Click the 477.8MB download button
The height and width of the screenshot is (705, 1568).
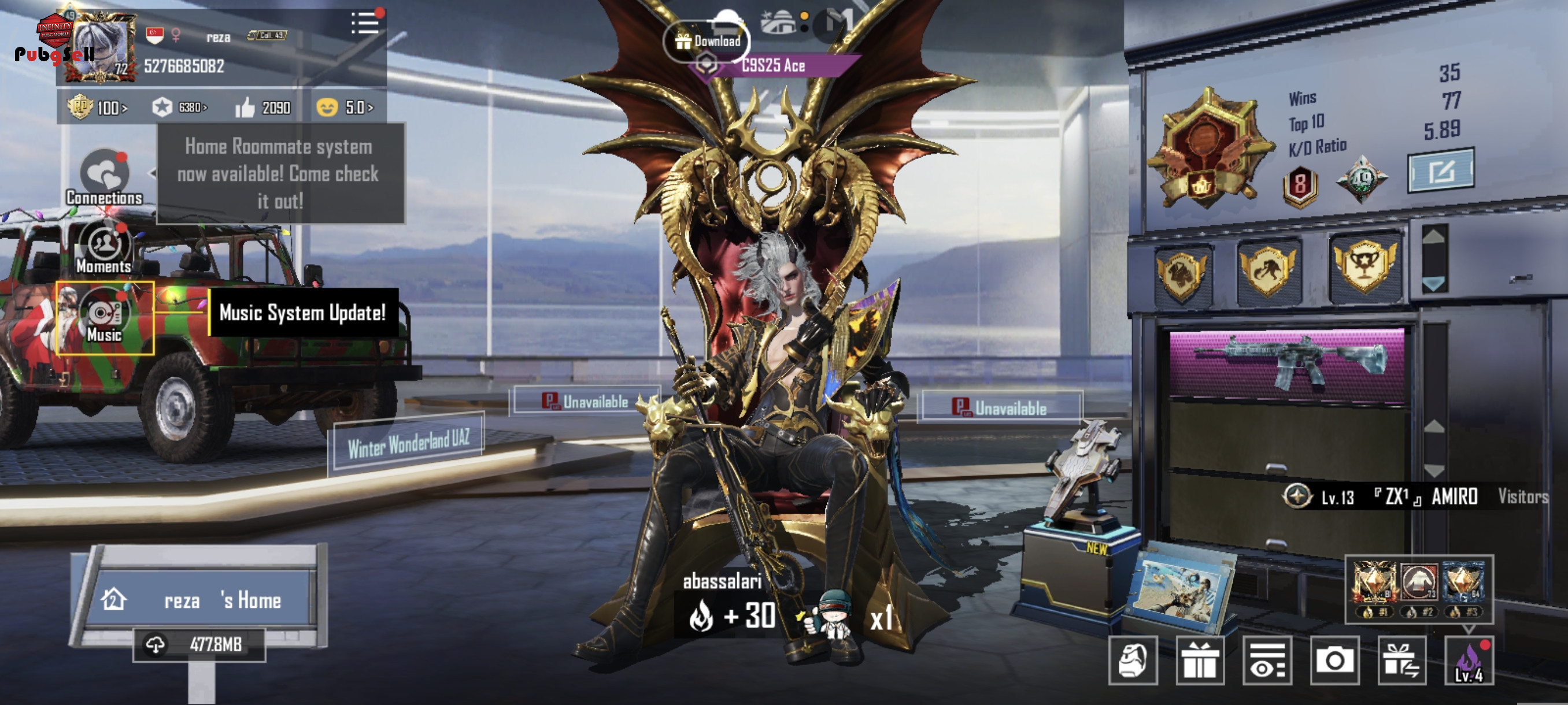tap(199, 645)
